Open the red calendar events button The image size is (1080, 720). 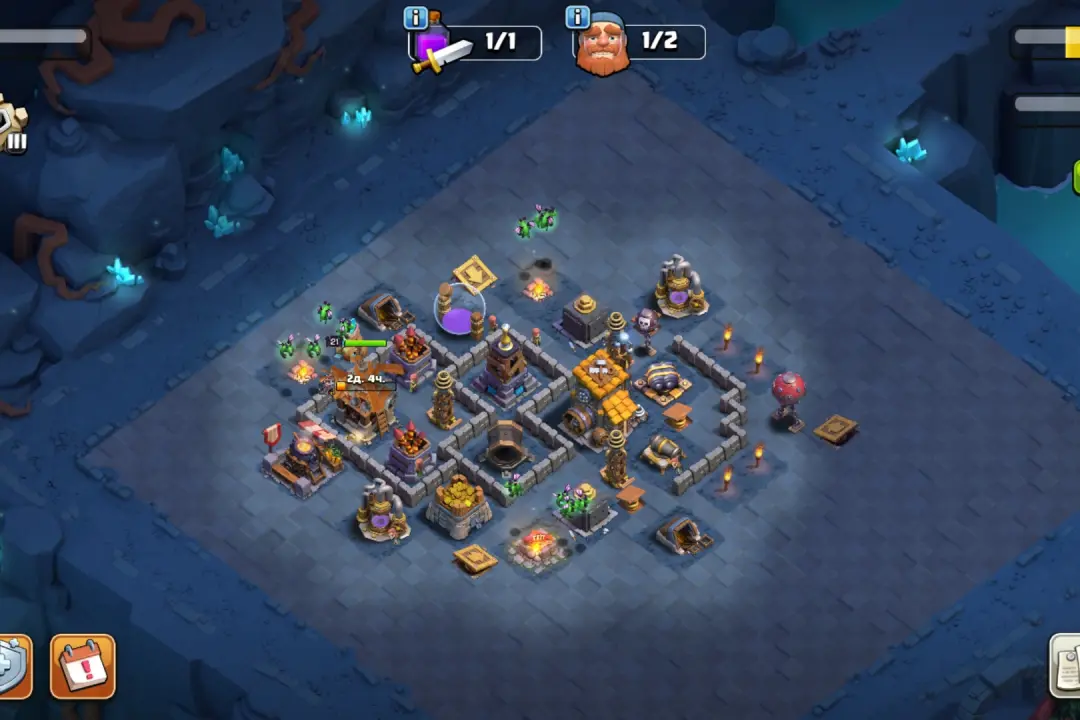pos(83,666)
